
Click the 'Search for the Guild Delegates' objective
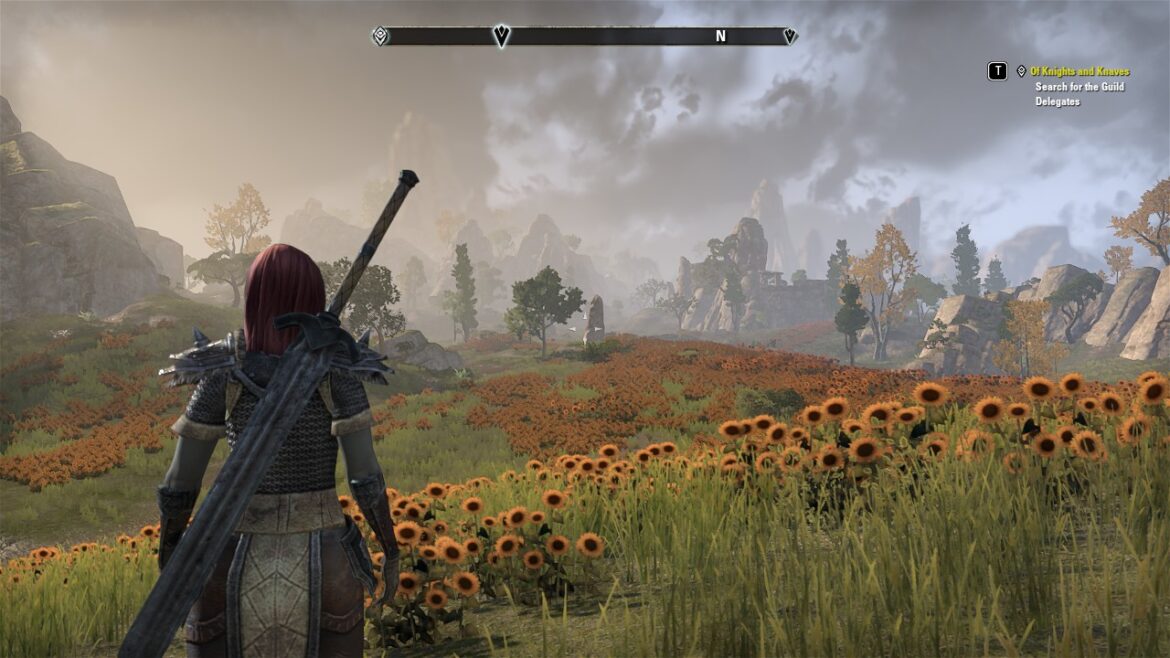click(1079, 94)
